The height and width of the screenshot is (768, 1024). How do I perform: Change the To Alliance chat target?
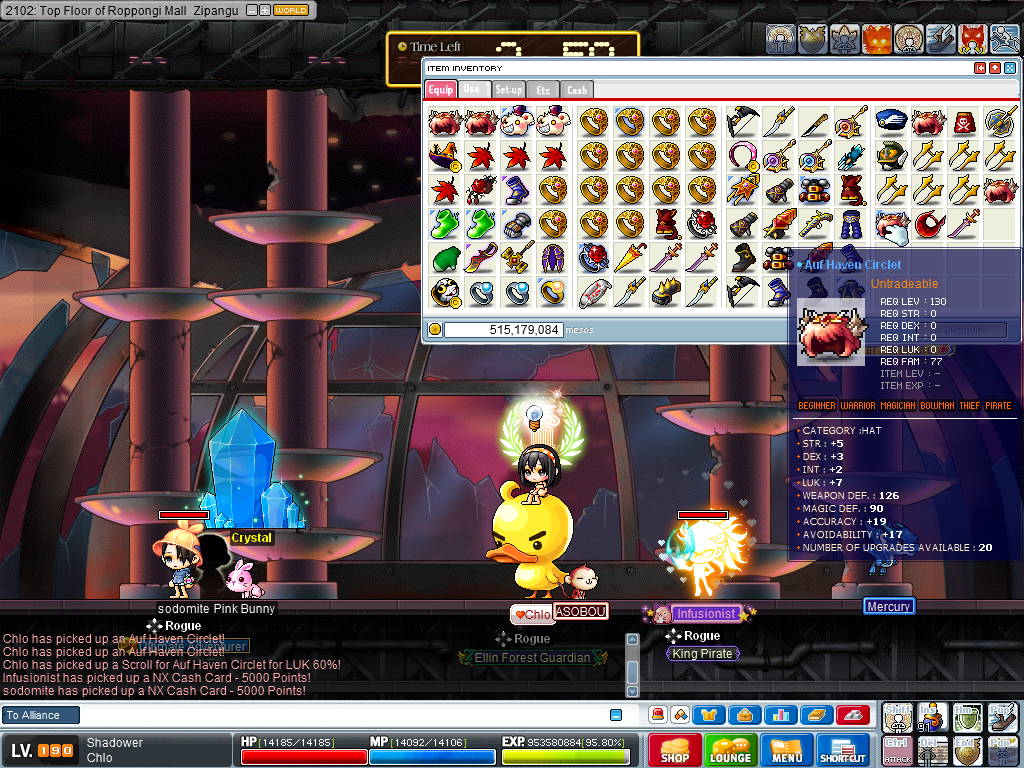pos(41,715)
